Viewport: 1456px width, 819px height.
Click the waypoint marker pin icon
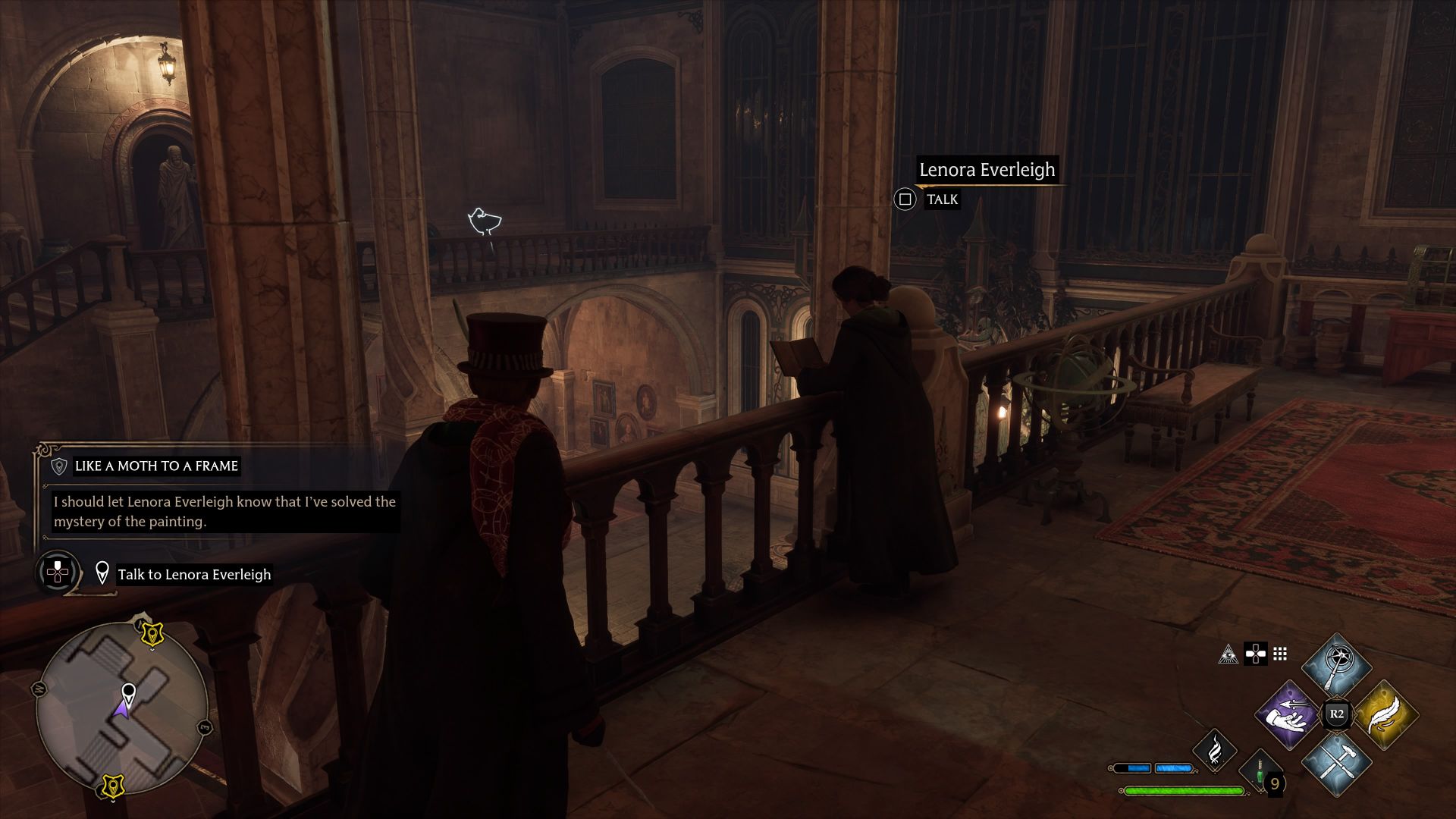tap(103, 573)
